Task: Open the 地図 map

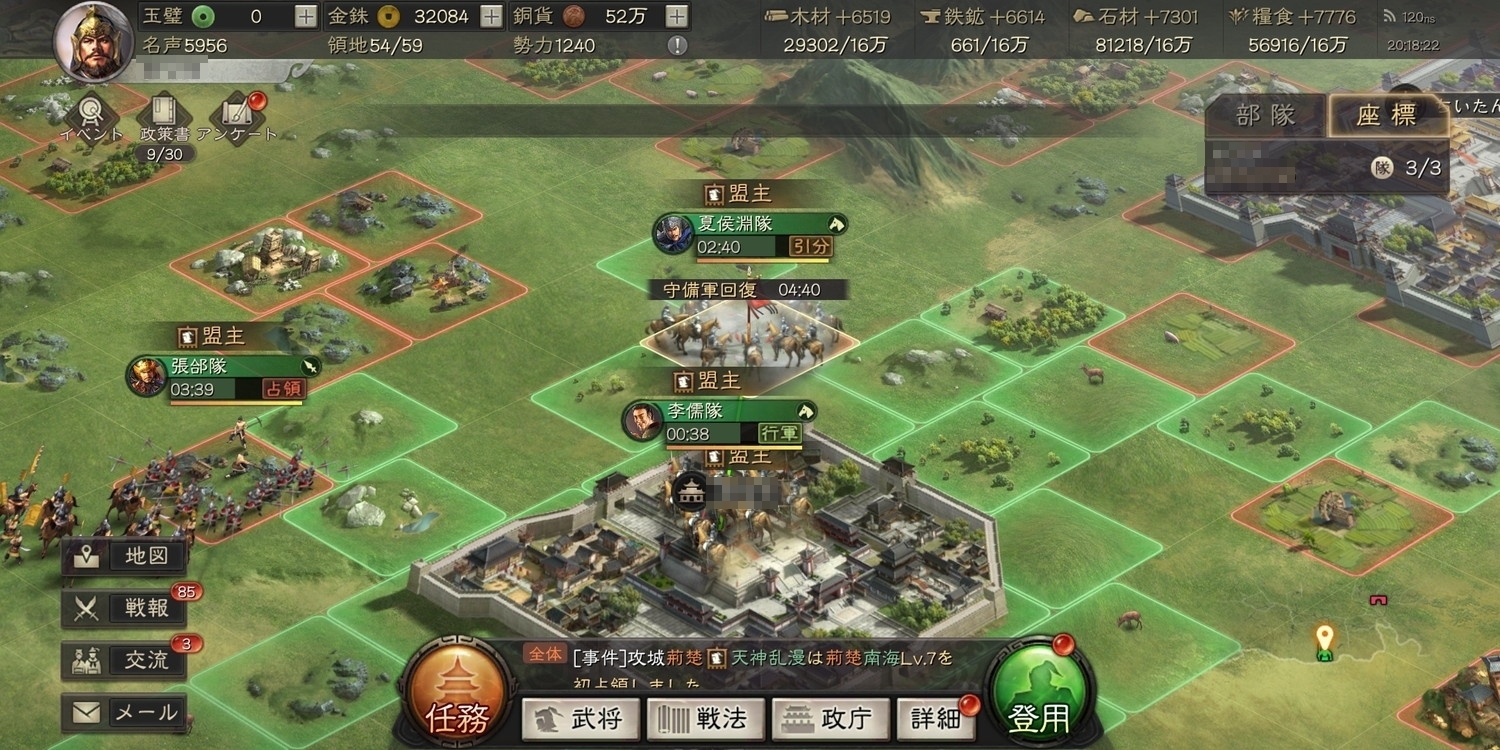Action: pyautogui.click(x=125, y=556)
